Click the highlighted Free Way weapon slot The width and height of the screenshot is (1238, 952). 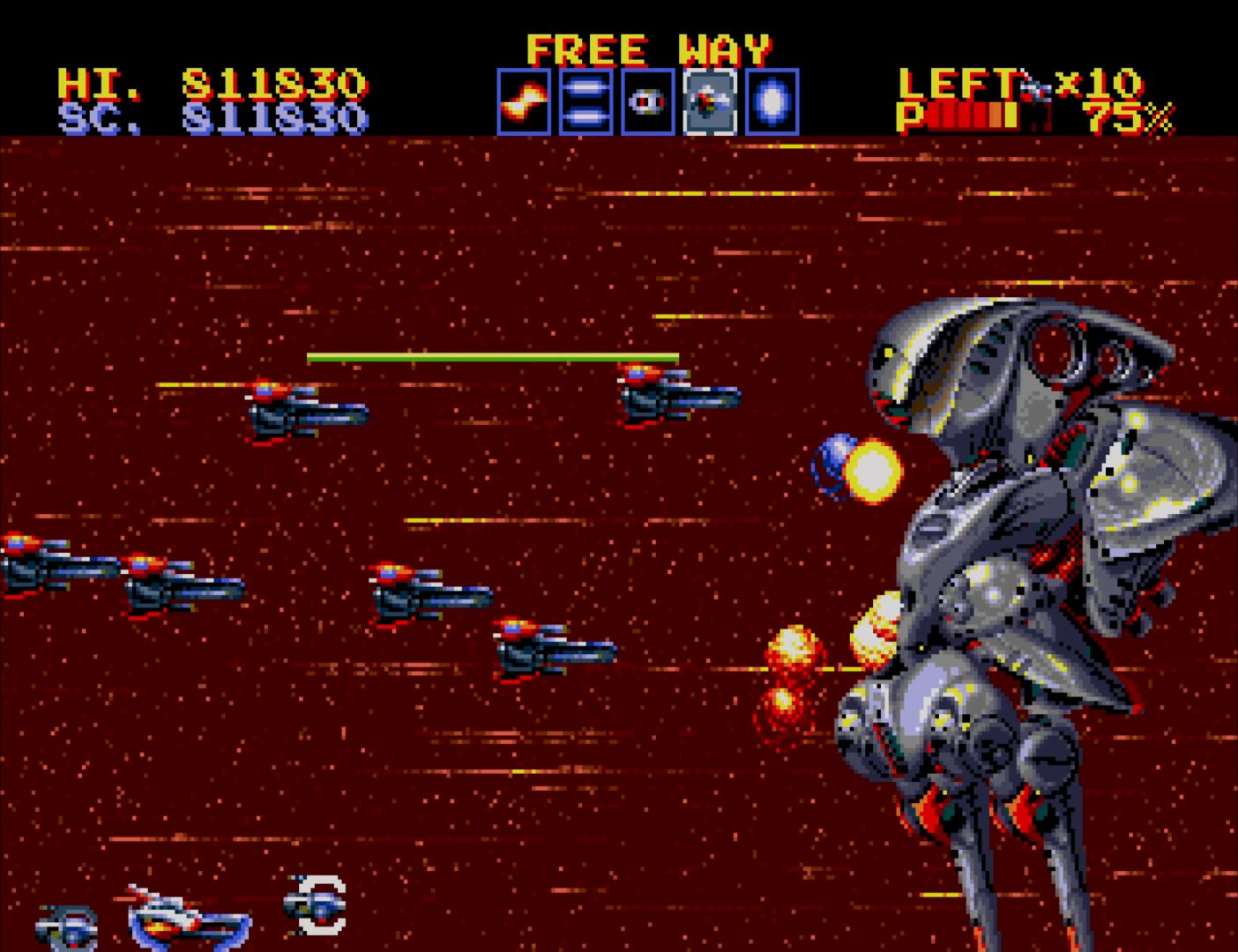point(710,102)
